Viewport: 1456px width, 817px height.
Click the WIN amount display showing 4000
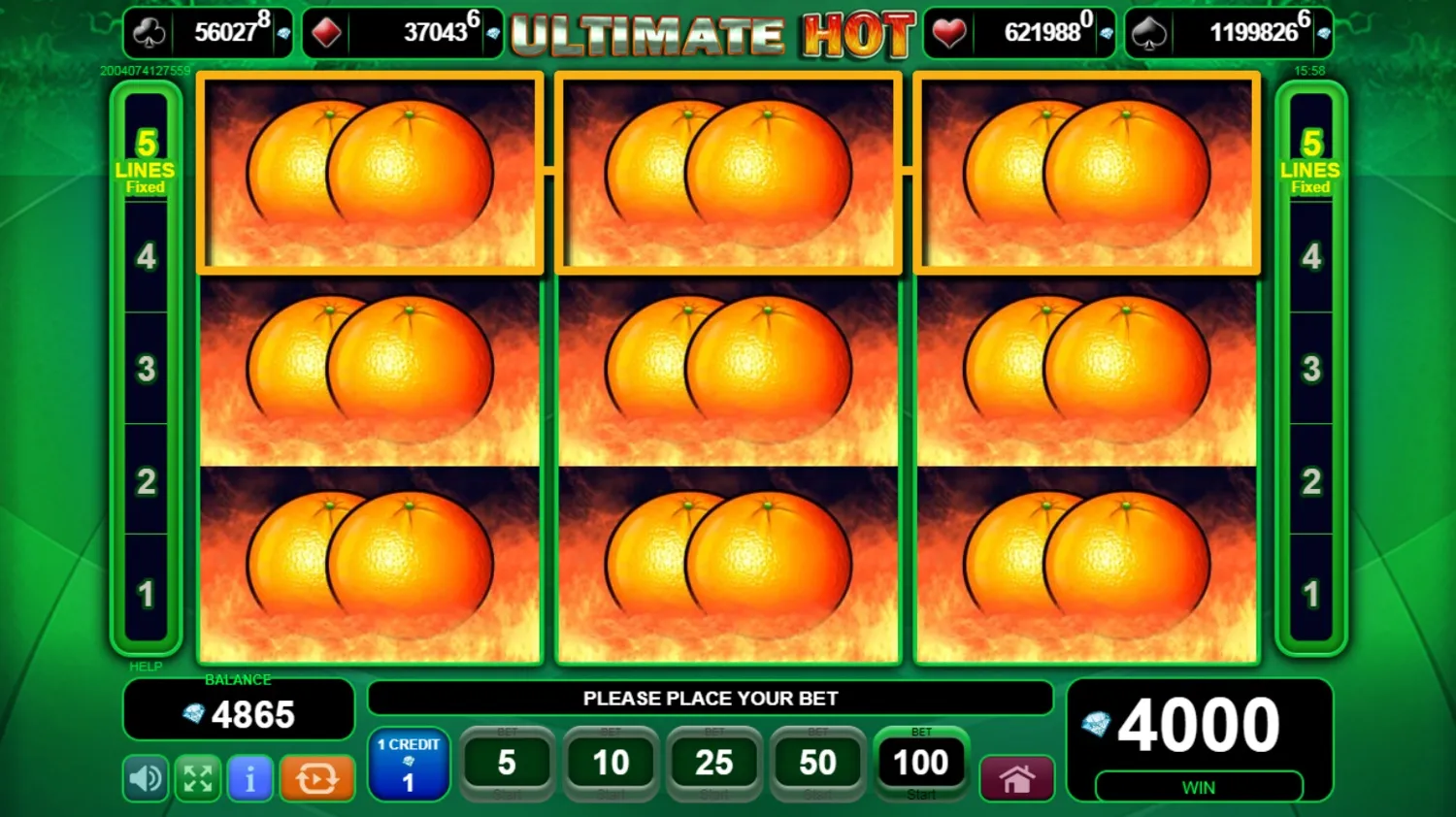(1200, 723)
